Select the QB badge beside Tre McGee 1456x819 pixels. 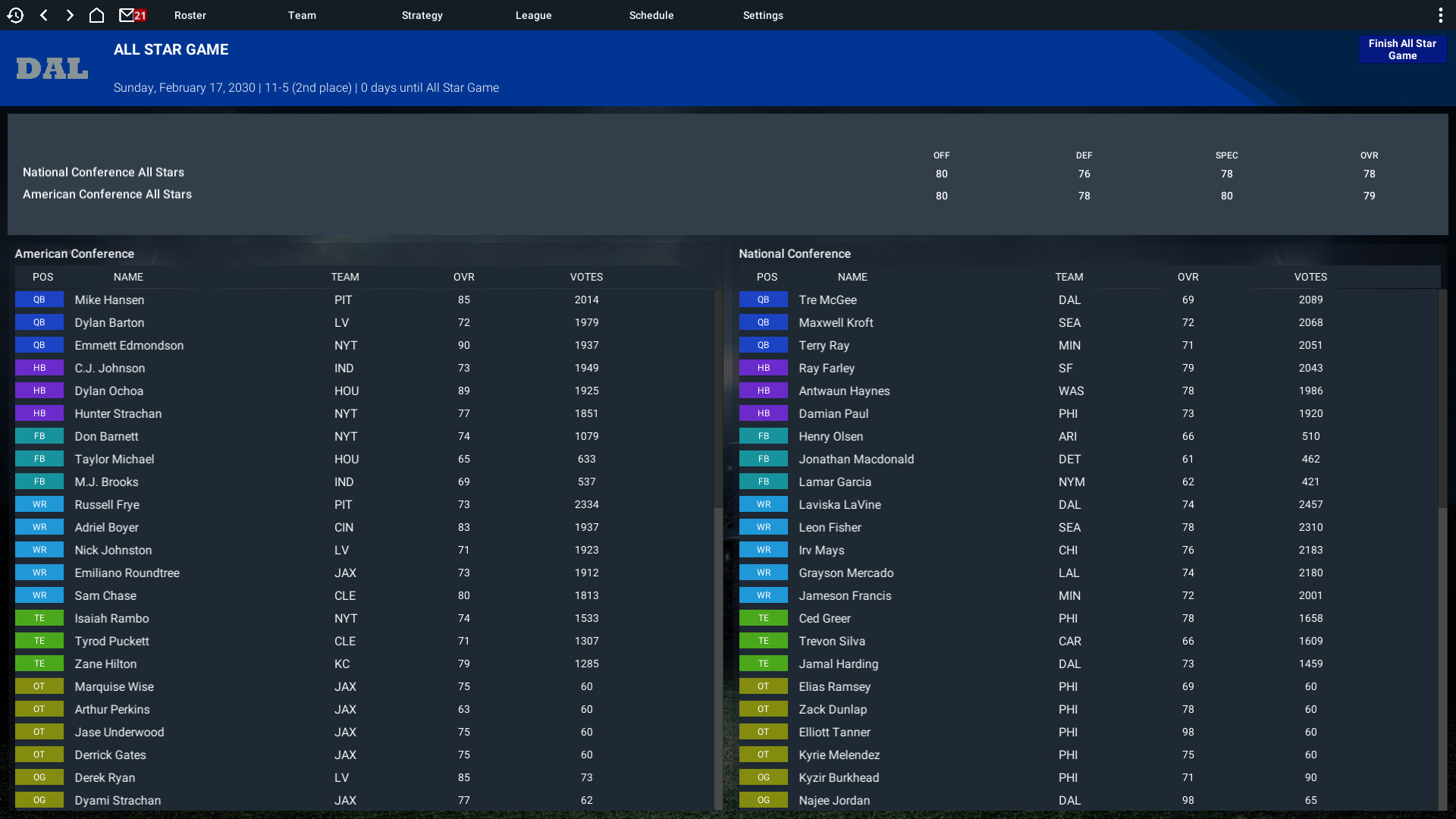click(764, 300)
